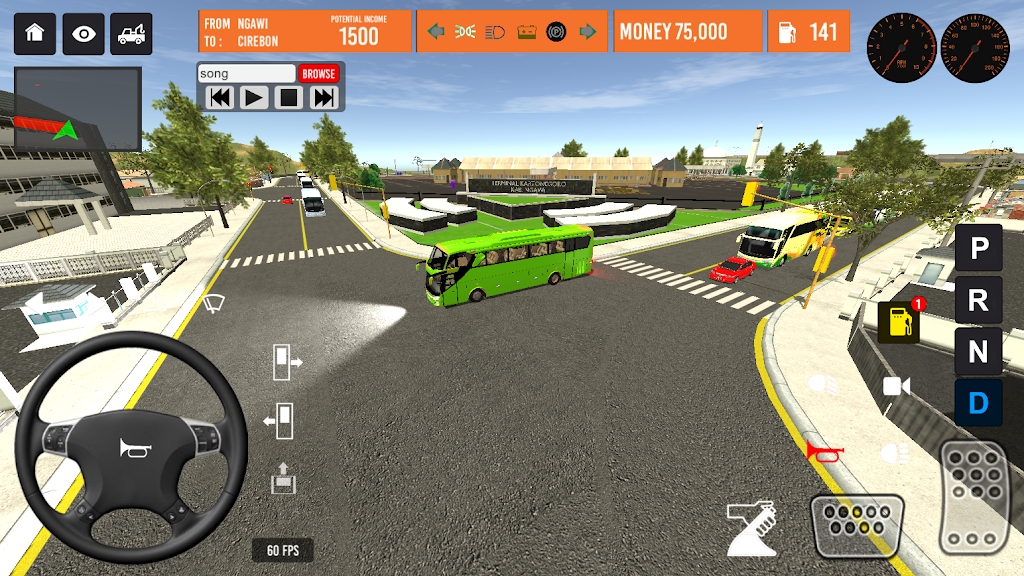
Task: Skip to the next song
Action: coord(324,98)
